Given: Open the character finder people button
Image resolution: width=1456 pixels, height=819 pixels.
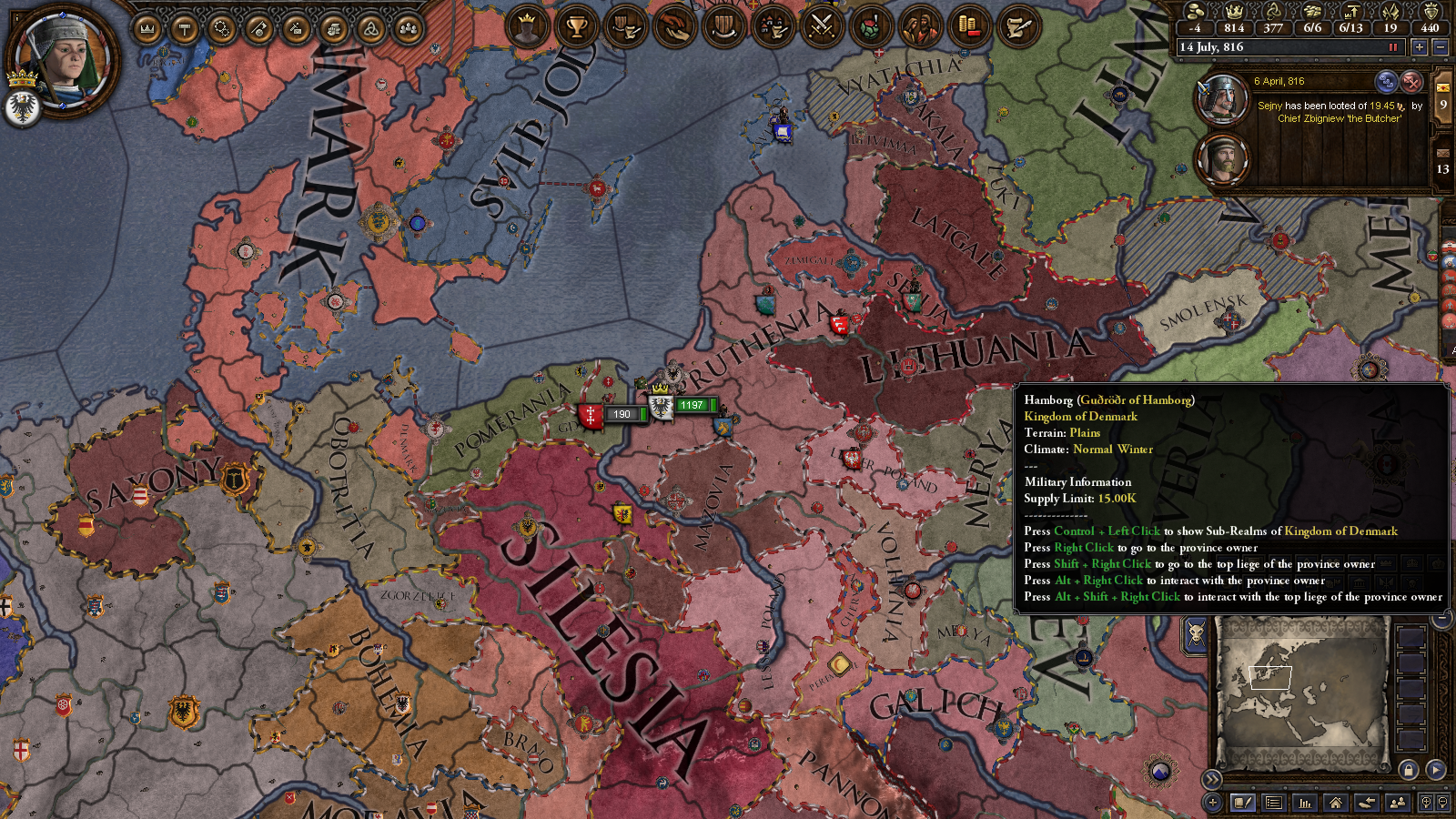Looking at the screenshot, I should tap(1398, 803).
